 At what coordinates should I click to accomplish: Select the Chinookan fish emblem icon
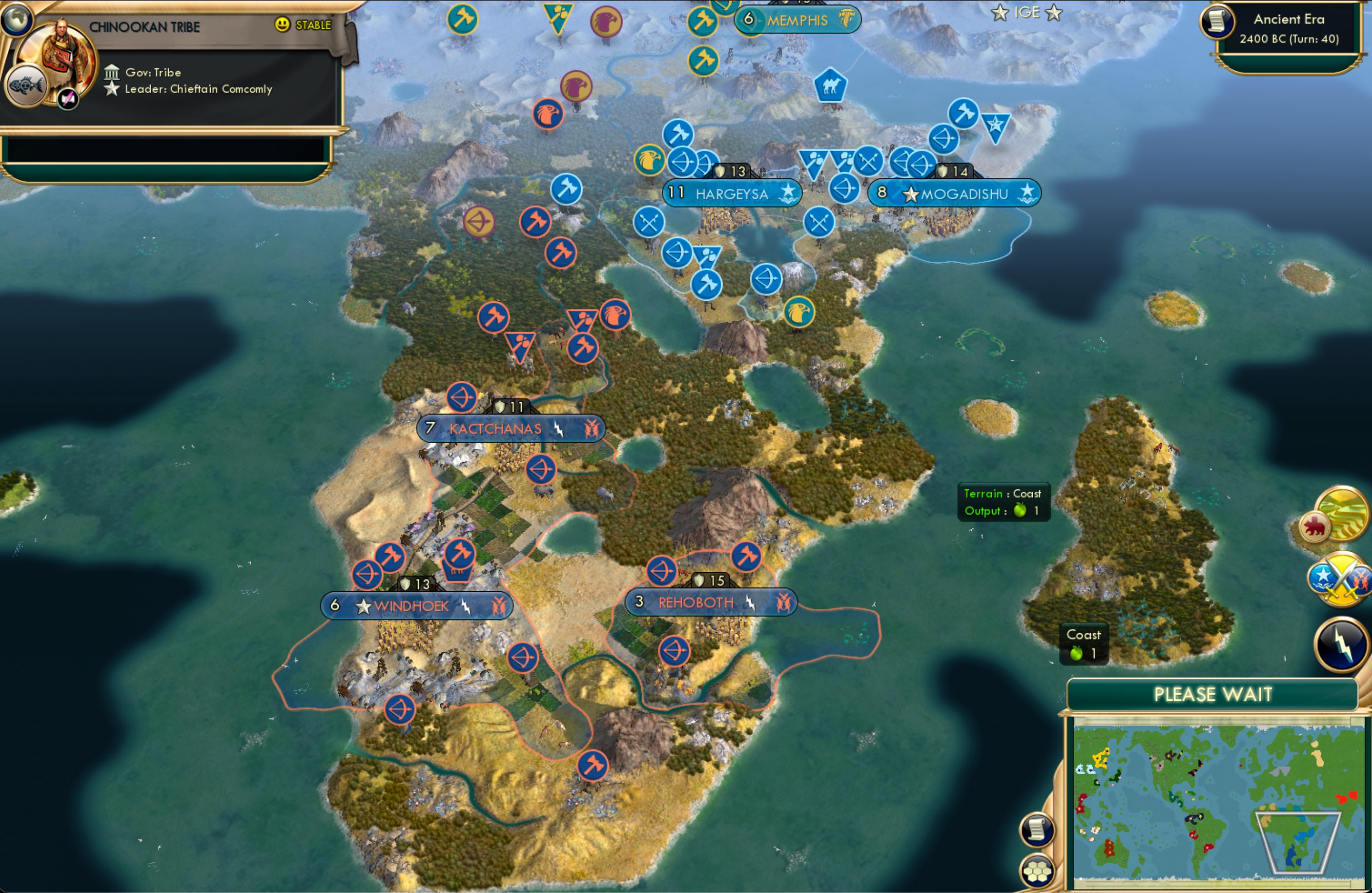tap(25, 85)
